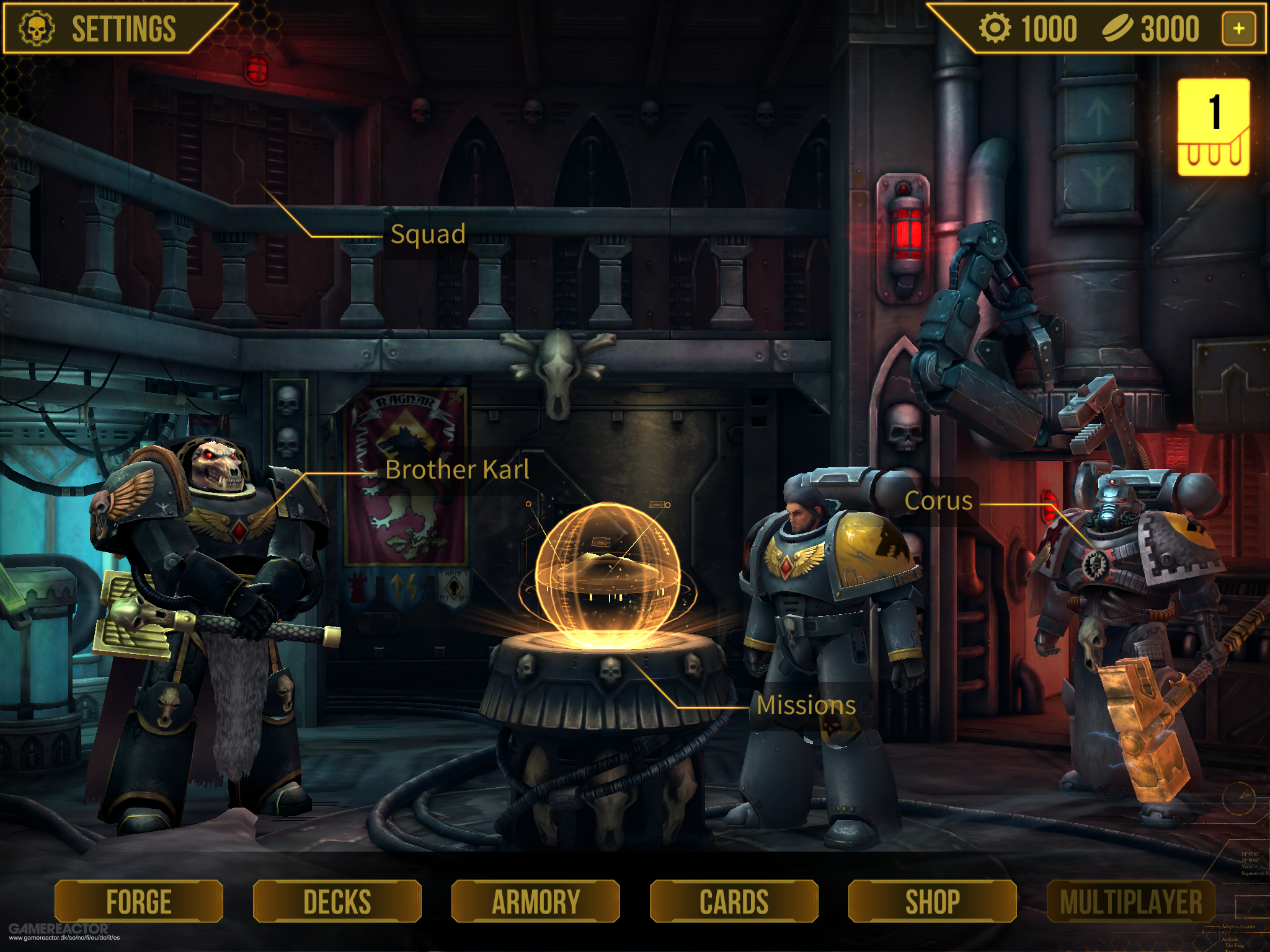Viewport: 1270px width, 952px height.
Task: Choose the Corus character label
Action: (x=938, y=501)
